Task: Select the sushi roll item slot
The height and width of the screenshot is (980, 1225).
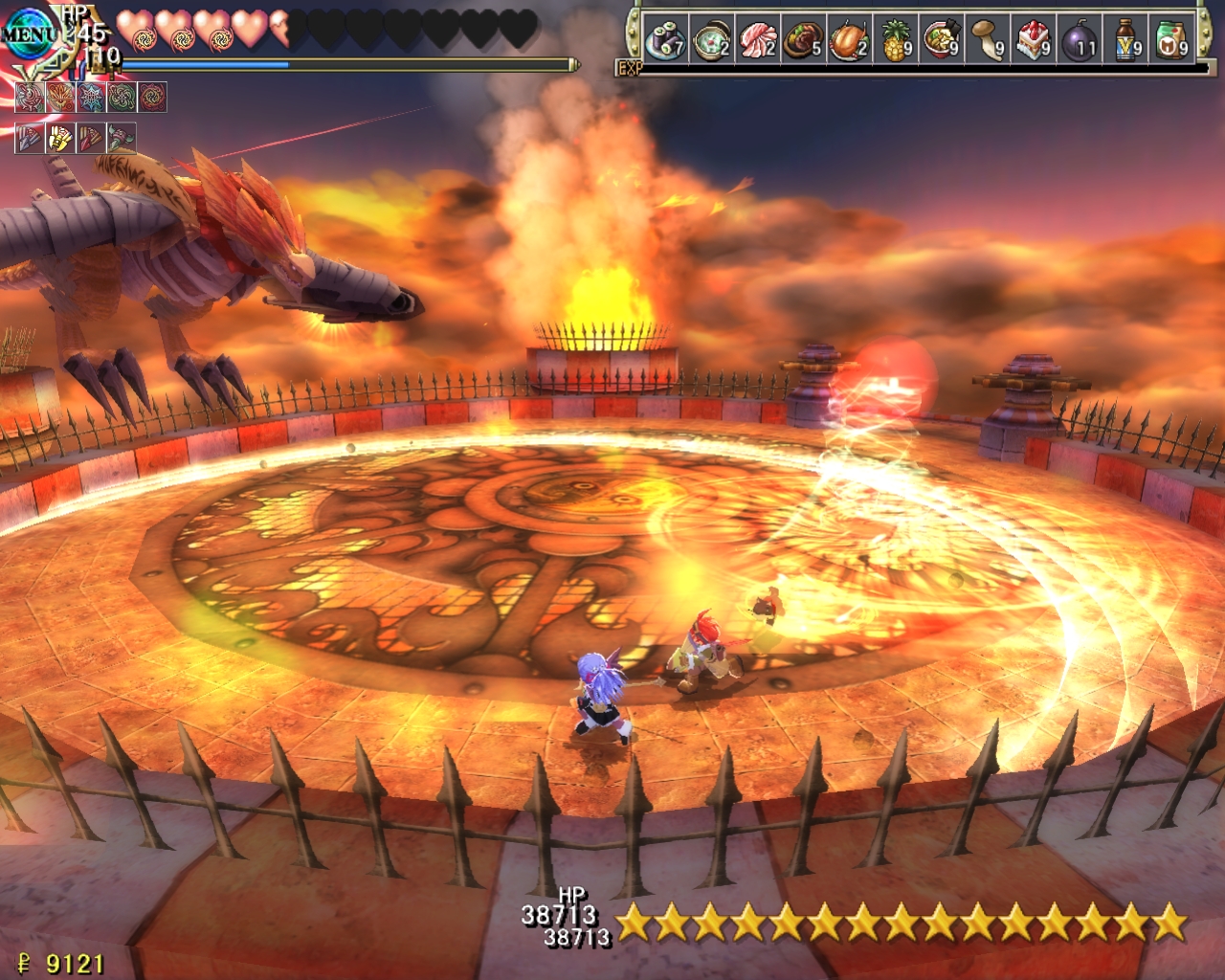Action: pos(664,41)
